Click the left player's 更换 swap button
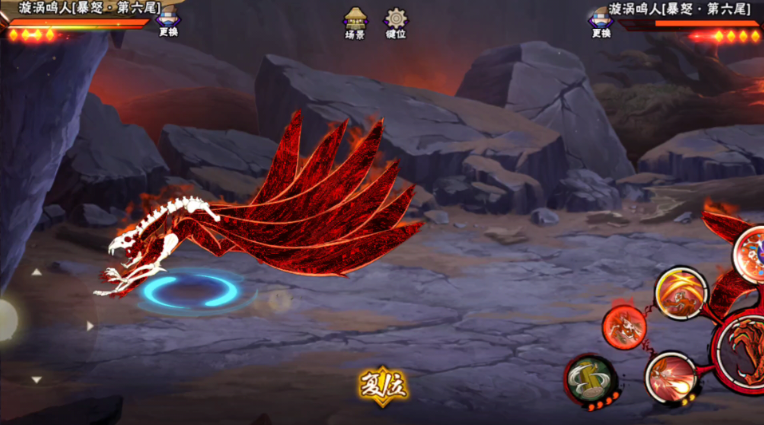This screenshot has height=425, width=764. [x=168, y=22]
